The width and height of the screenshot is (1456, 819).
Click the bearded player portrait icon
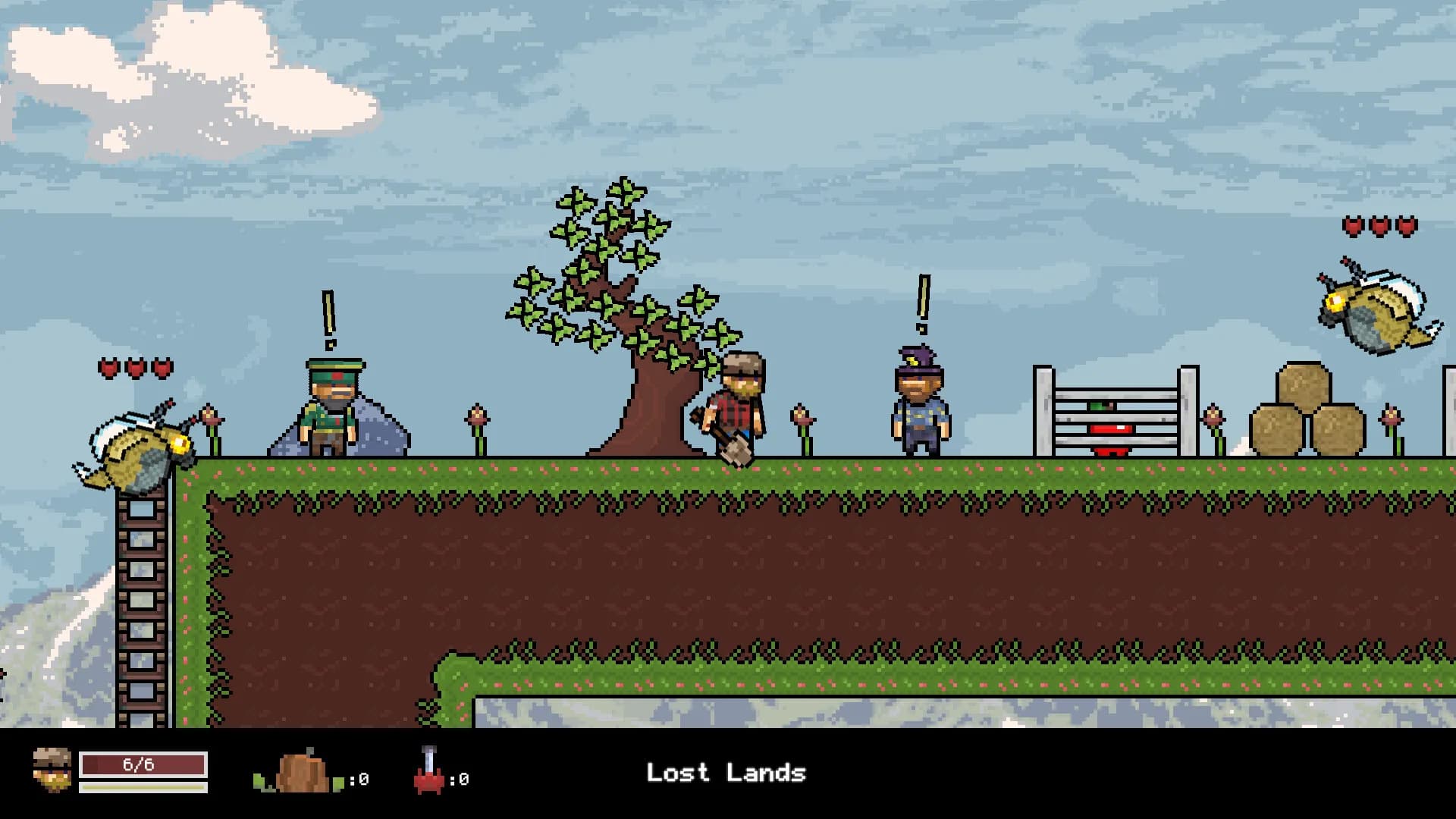pyautogui.click(x=52, y=770)
